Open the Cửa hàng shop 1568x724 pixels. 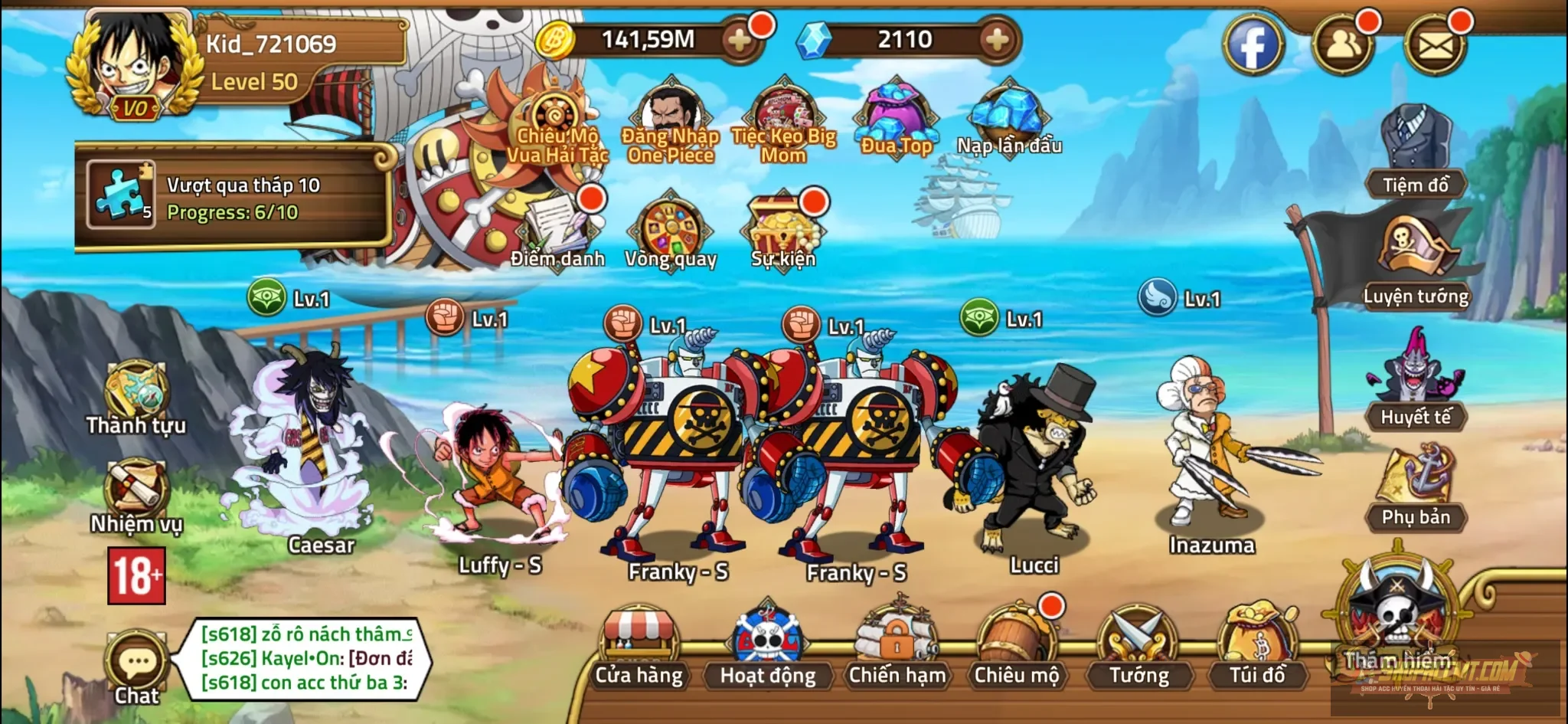click(639, 647)
